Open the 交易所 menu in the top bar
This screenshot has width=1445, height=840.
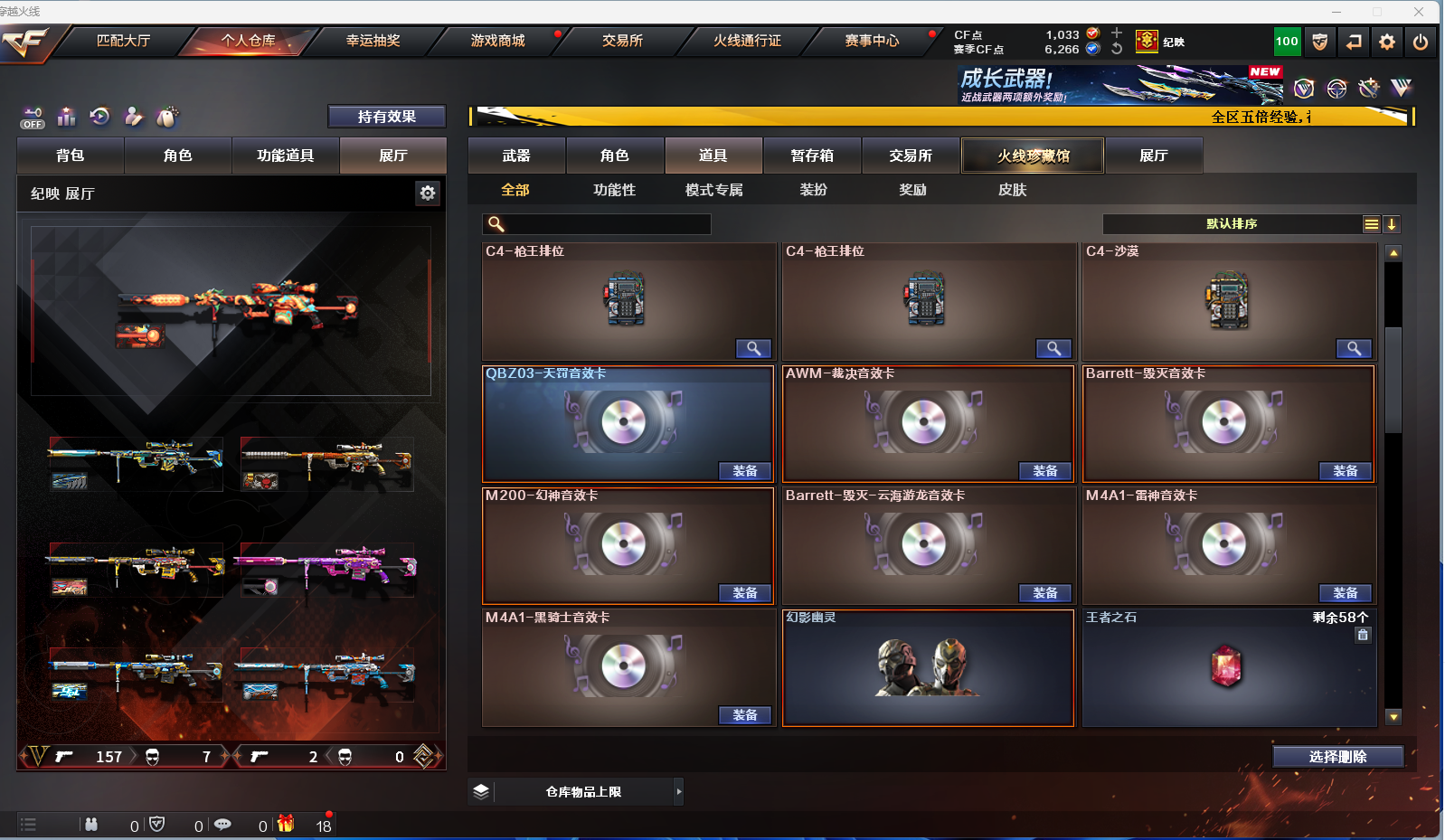(x=622, y=41)
